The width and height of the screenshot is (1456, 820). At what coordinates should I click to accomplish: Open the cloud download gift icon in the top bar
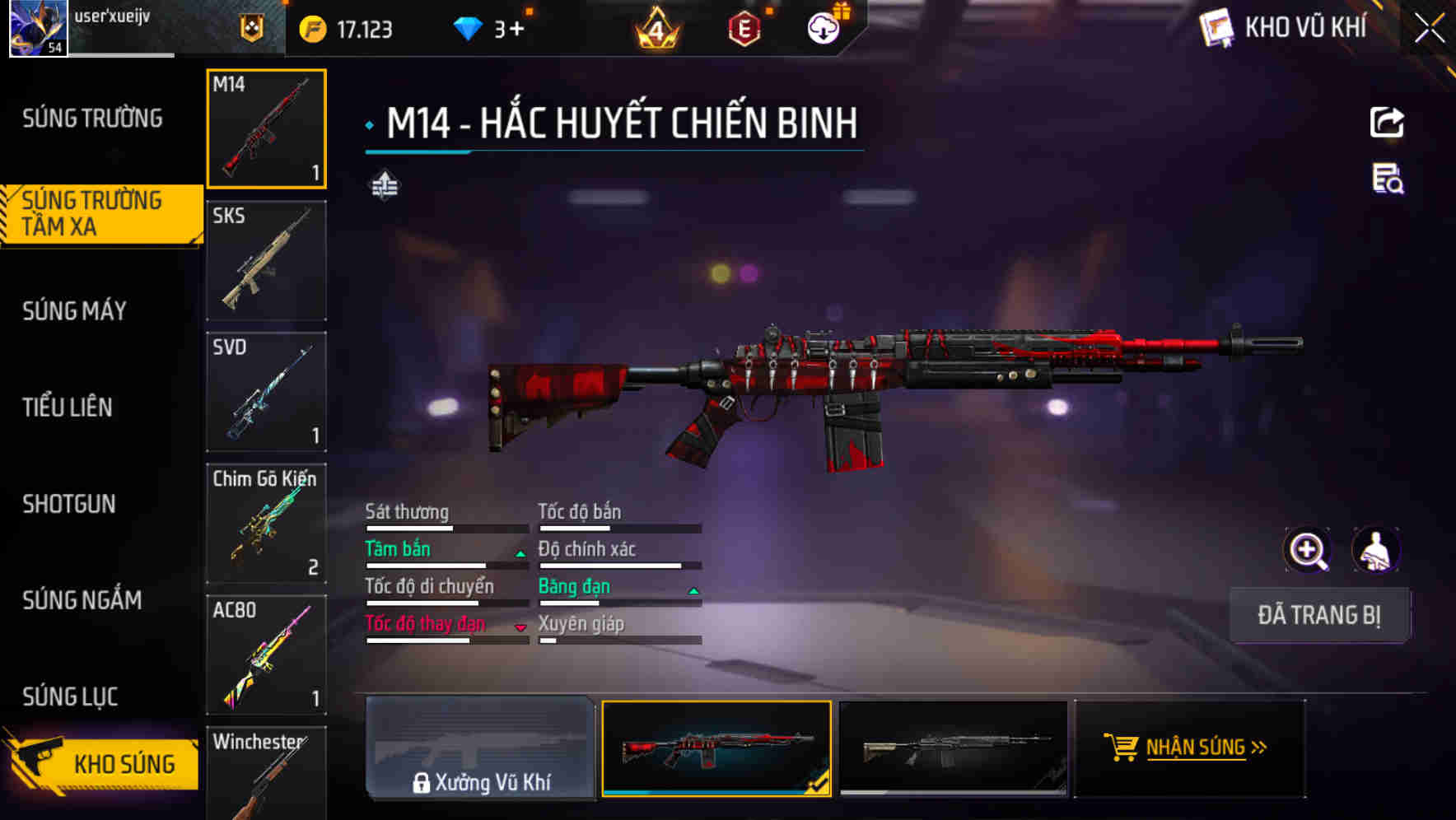pyautogui.click(x=823, y=26)
